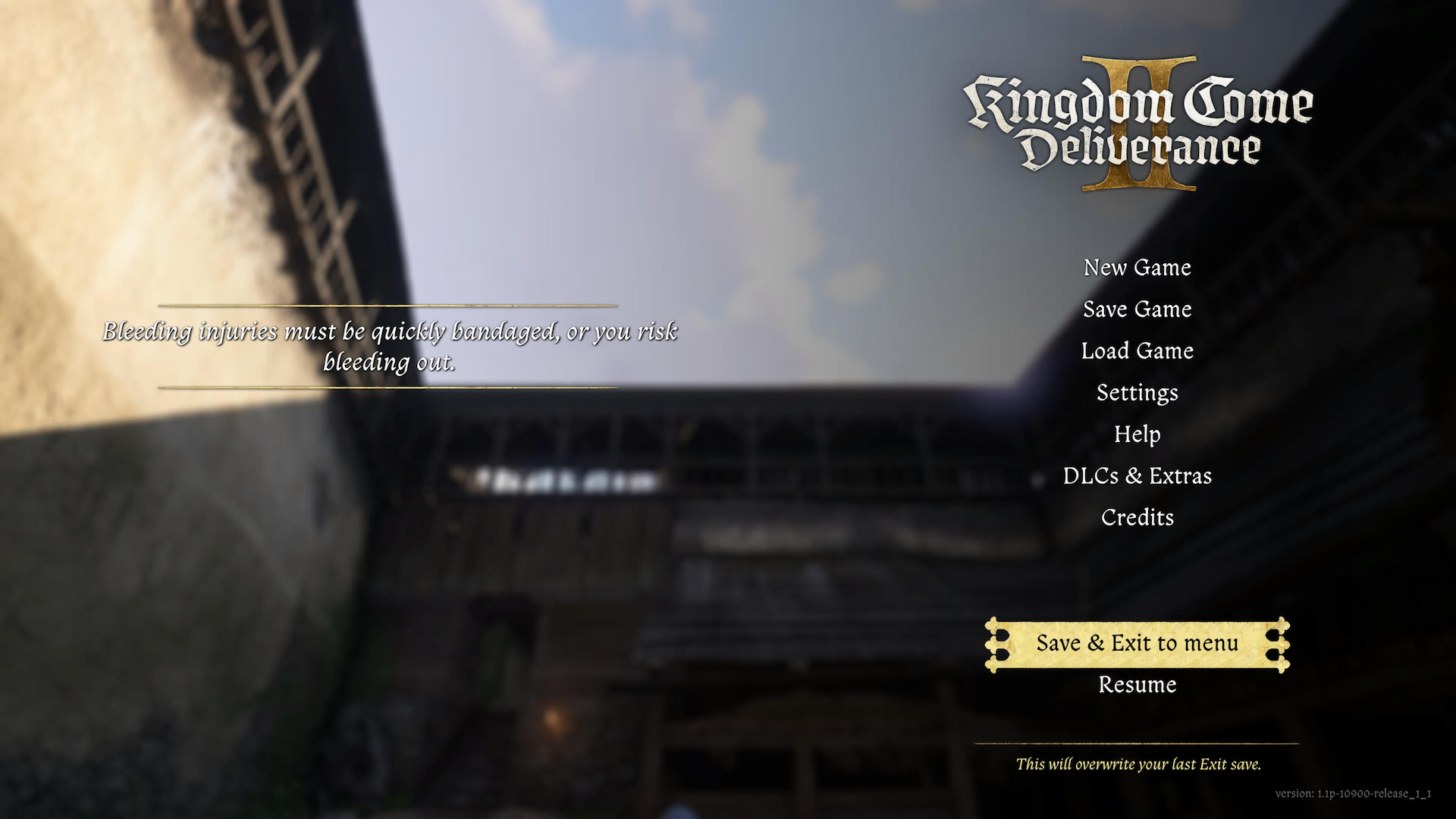Start a New Game

click(1137, 268)
